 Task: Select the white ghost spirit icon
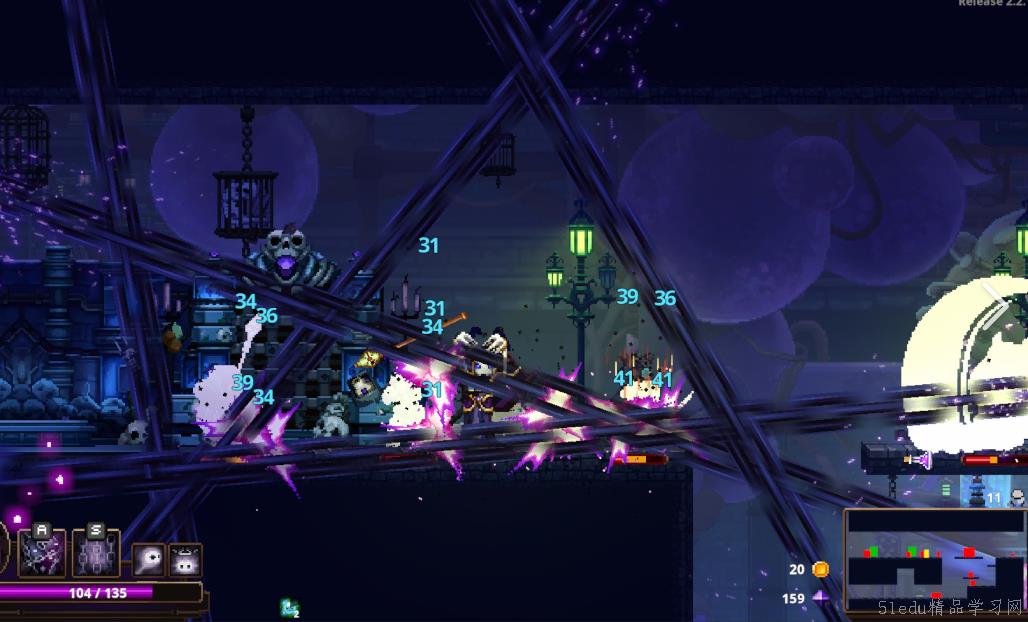click(x=148, y=560)
